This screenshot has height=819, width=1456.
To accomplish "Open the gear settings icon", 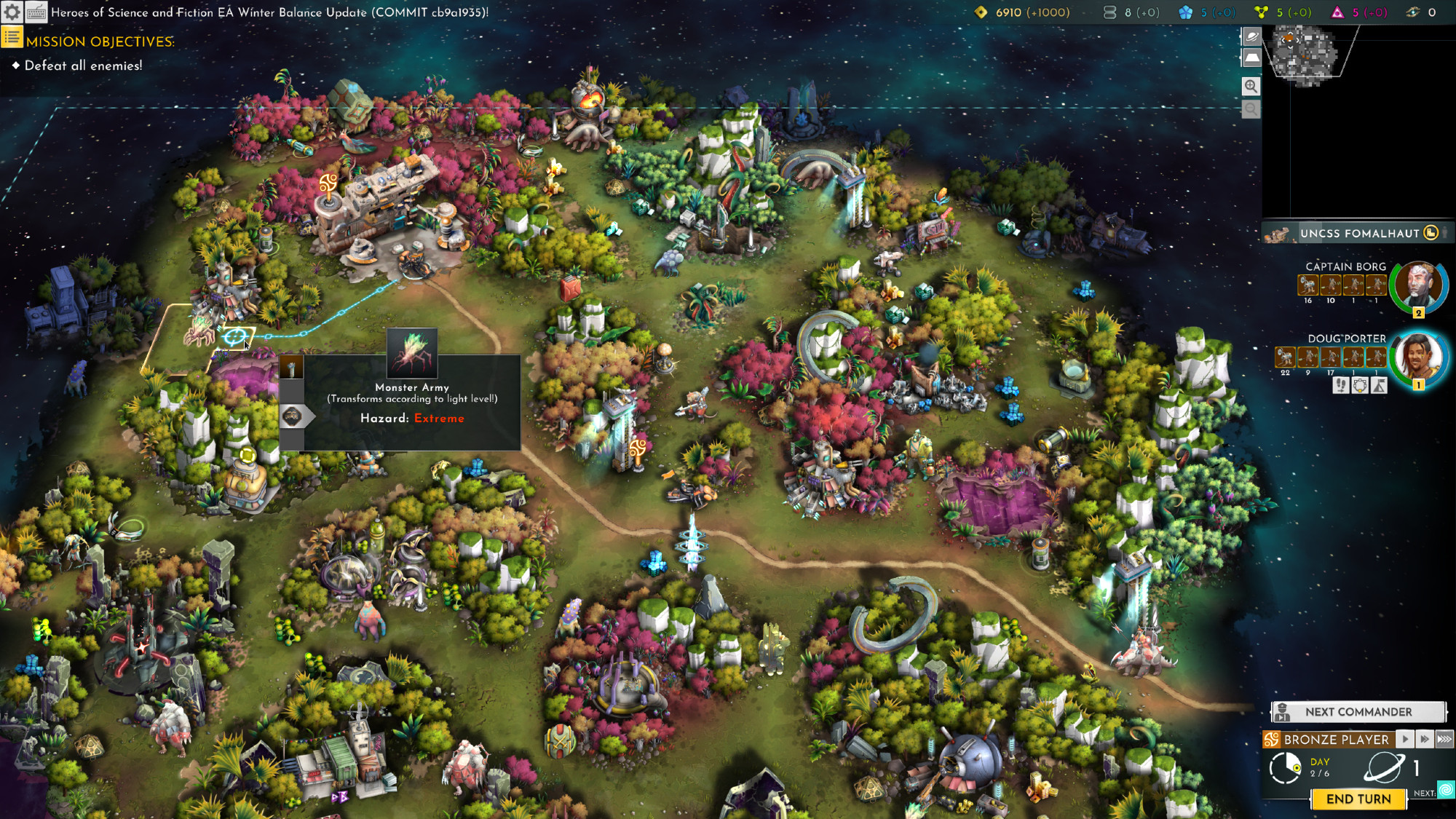I will [x=12, y=12].
